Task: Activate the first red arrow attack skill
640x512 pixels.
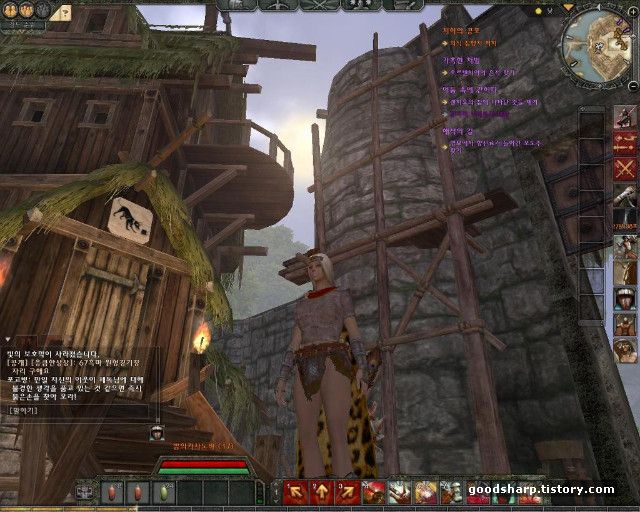Action: (296, 491)
